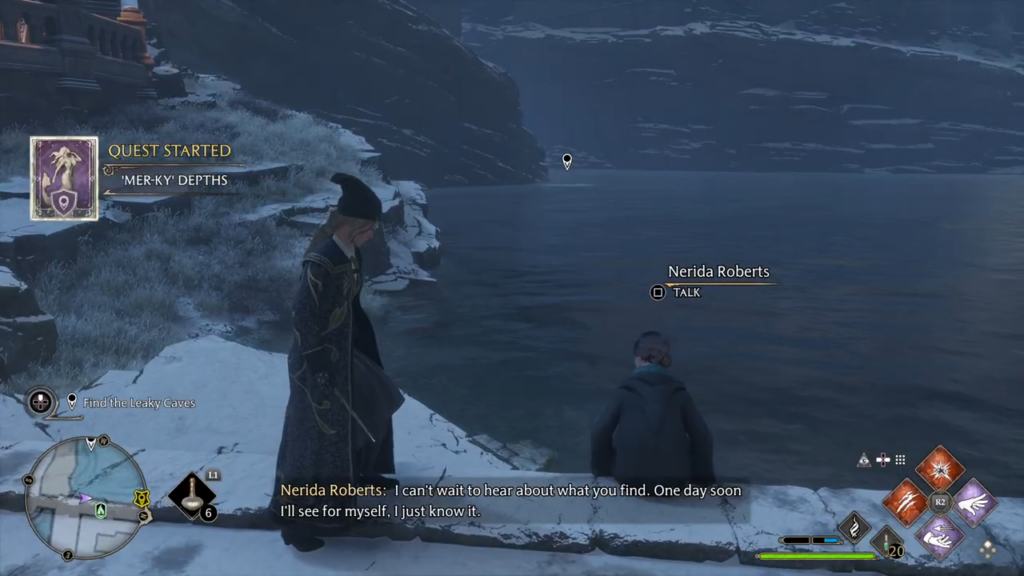Screen dimensions: 1024x576
Task: Select the green marker on the minimap
Action: tap(100, 509)
